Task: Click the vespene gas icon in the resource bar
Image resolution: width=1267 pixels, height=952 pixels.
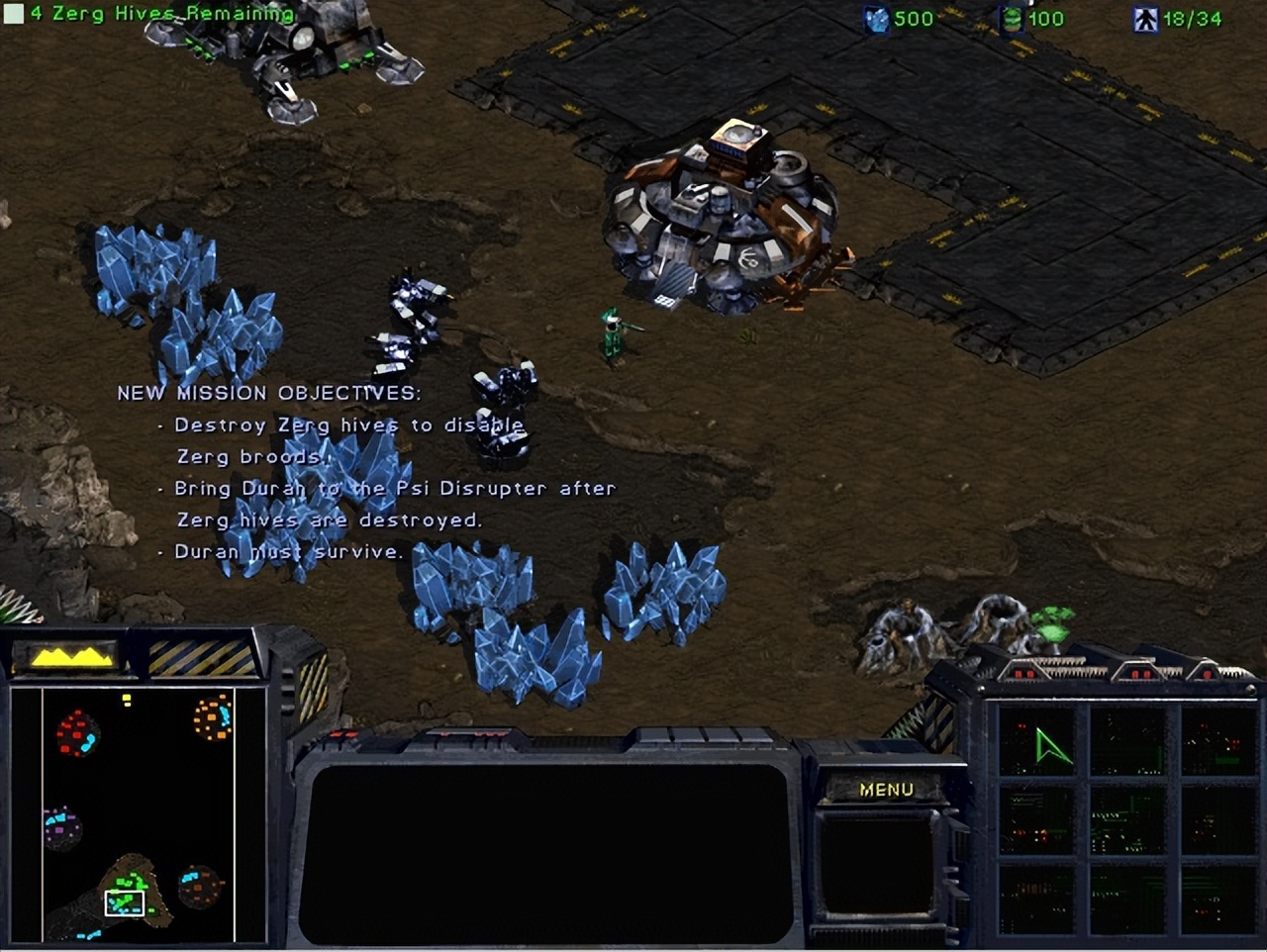Action: point(1010,18)
